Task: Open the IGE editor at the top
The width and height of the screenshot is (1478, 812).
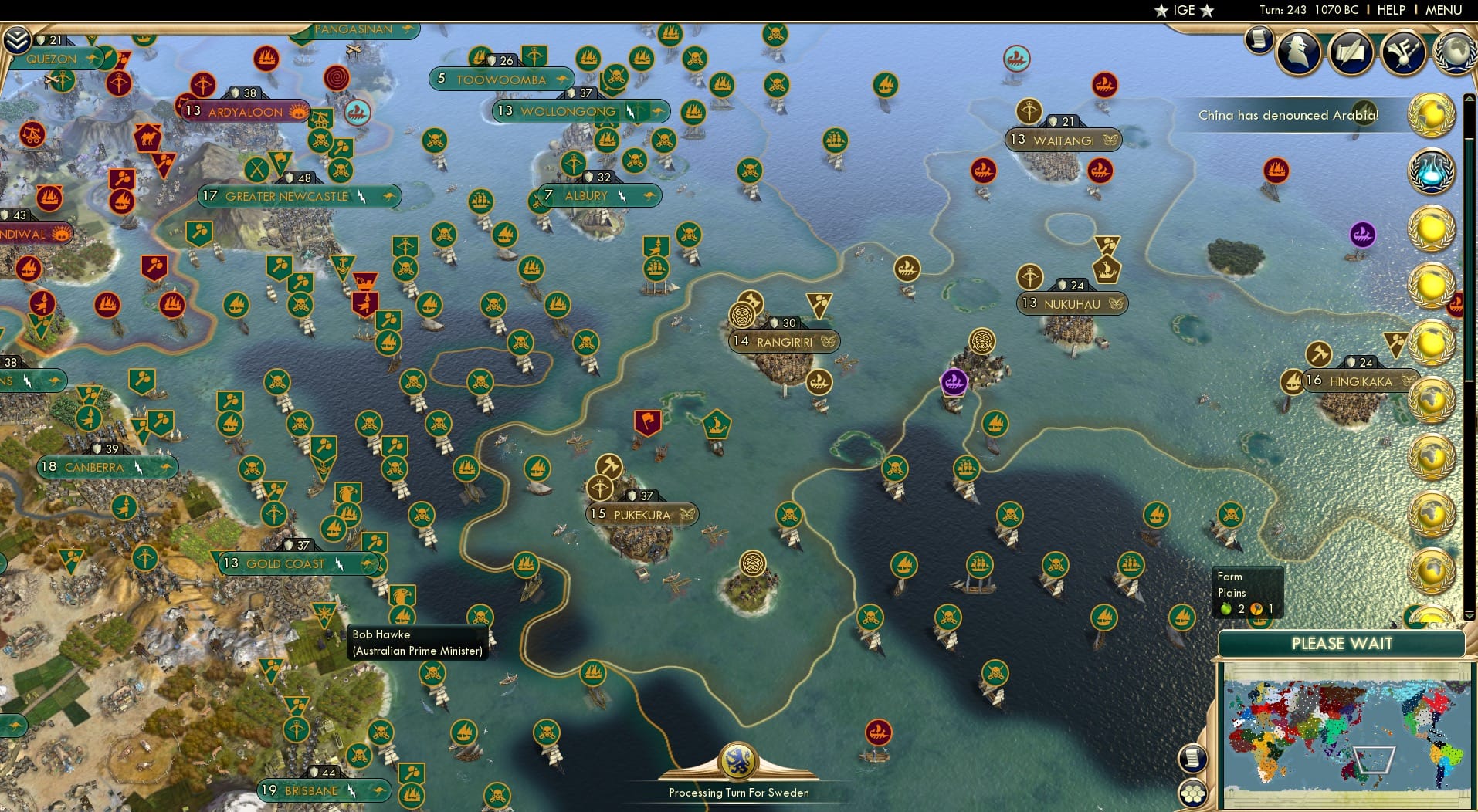Action: click(x=1182, y=10)
